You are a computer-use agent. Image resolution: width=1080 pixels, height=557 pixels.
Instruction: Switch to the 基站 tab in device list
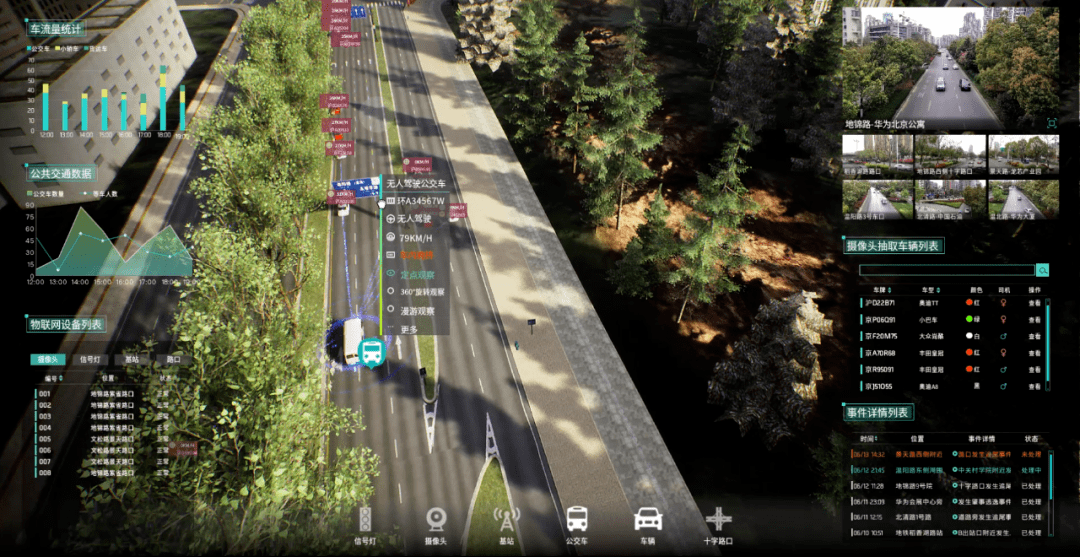point(132,359)
